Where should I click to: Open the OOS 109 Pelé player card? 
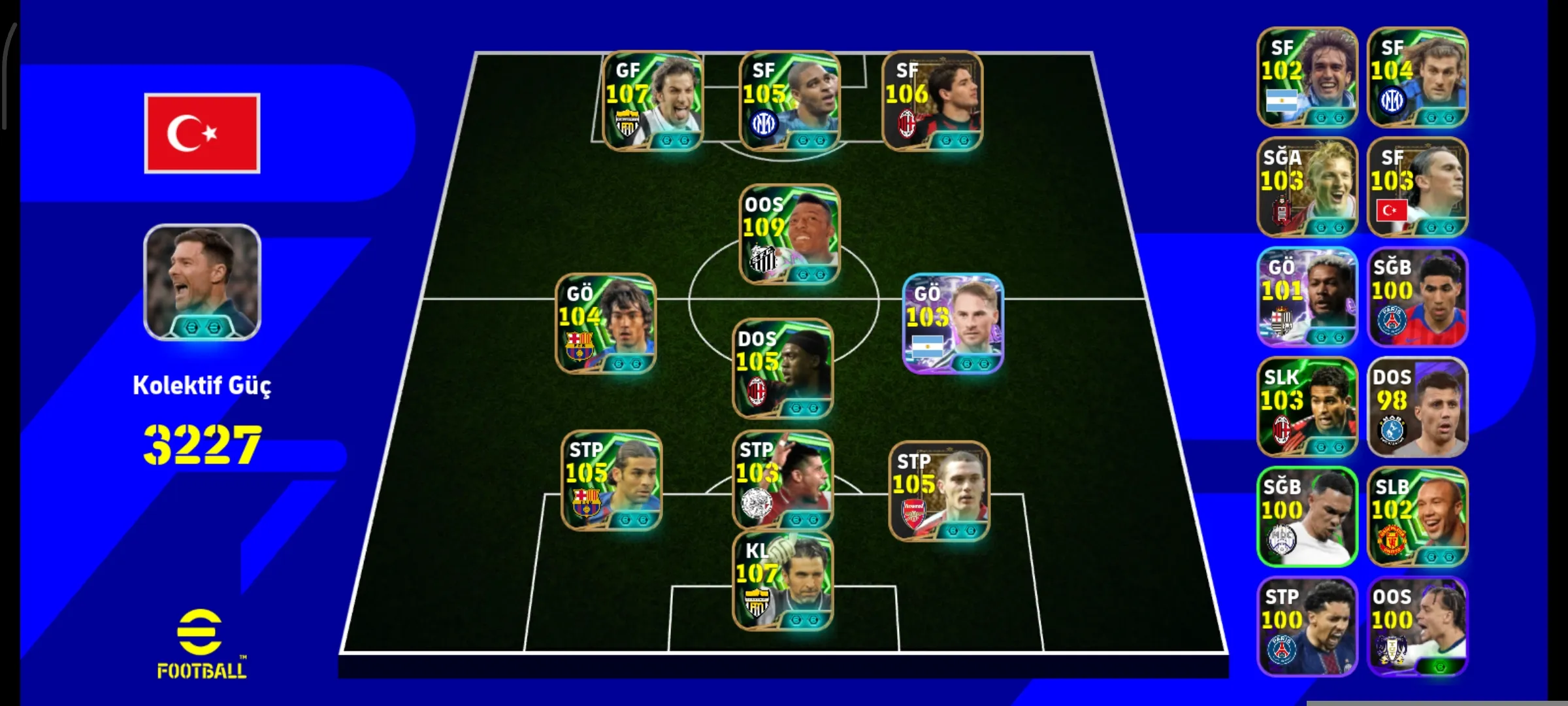[787, 235]
